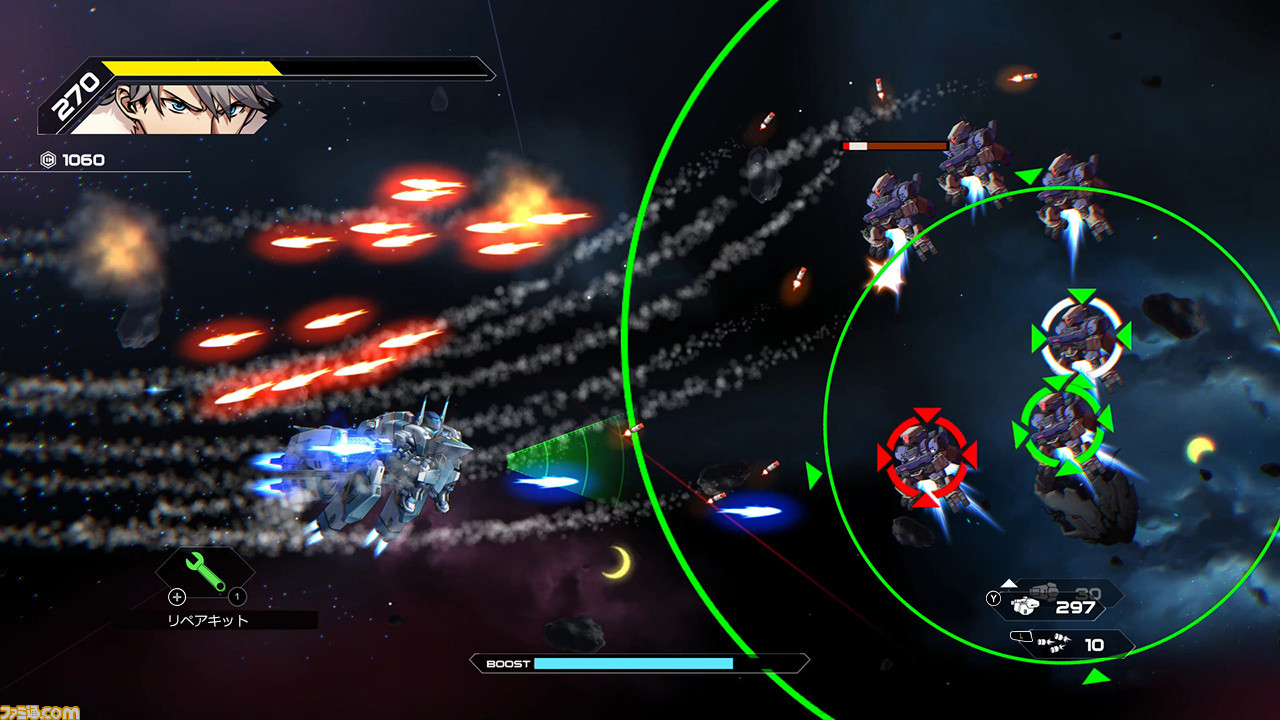The width and height of the screenshot is (1280, 720).
Task: Target the enemy mech with red lock-on reticle
Action: (926, 458)
